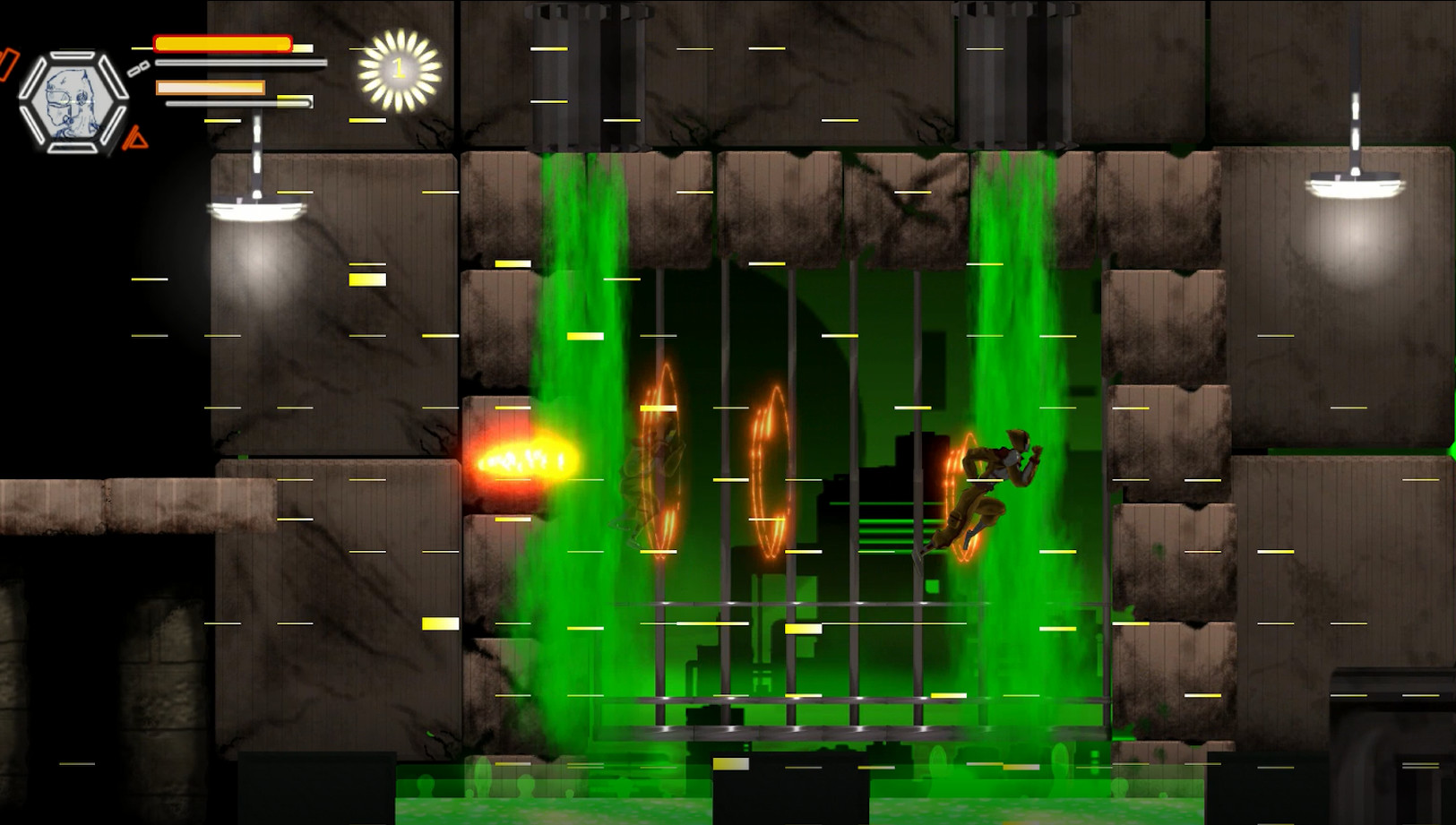Click the left hanging ribbed cylinder at the top

pos(589,76)
